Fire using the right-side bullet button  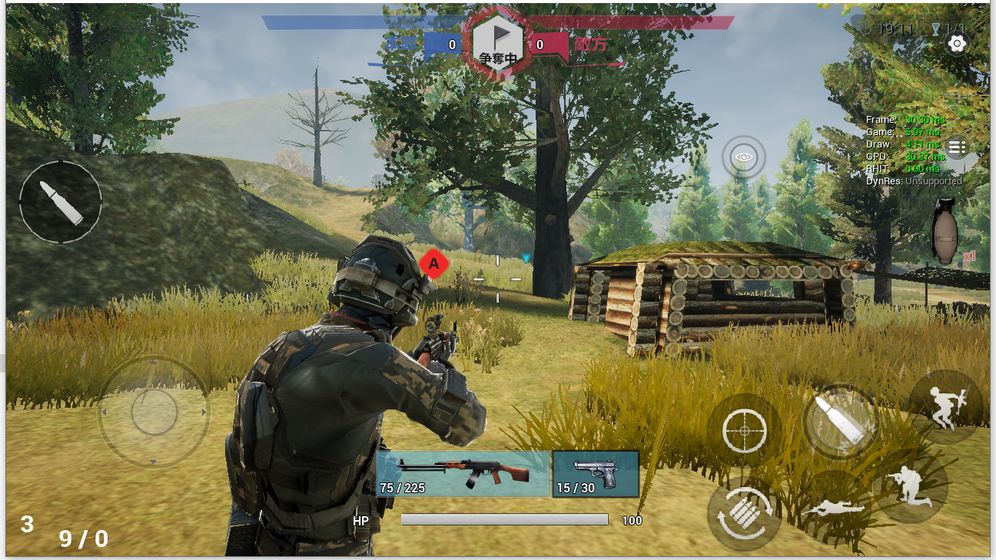click(x=840, y=421)
